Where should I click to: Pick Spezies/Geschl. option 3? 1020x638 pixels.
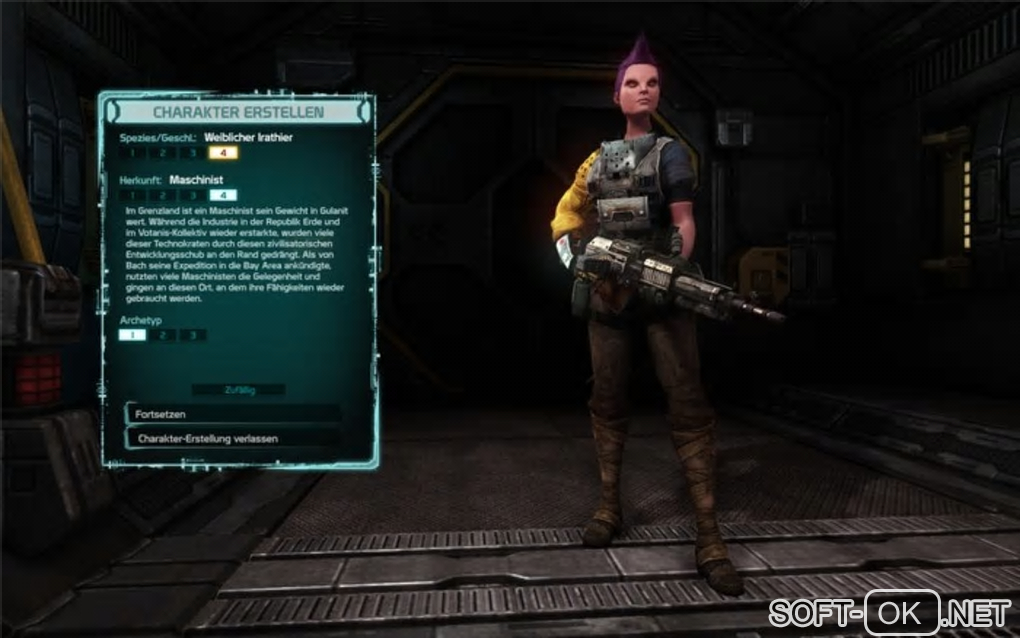[192, 153]
